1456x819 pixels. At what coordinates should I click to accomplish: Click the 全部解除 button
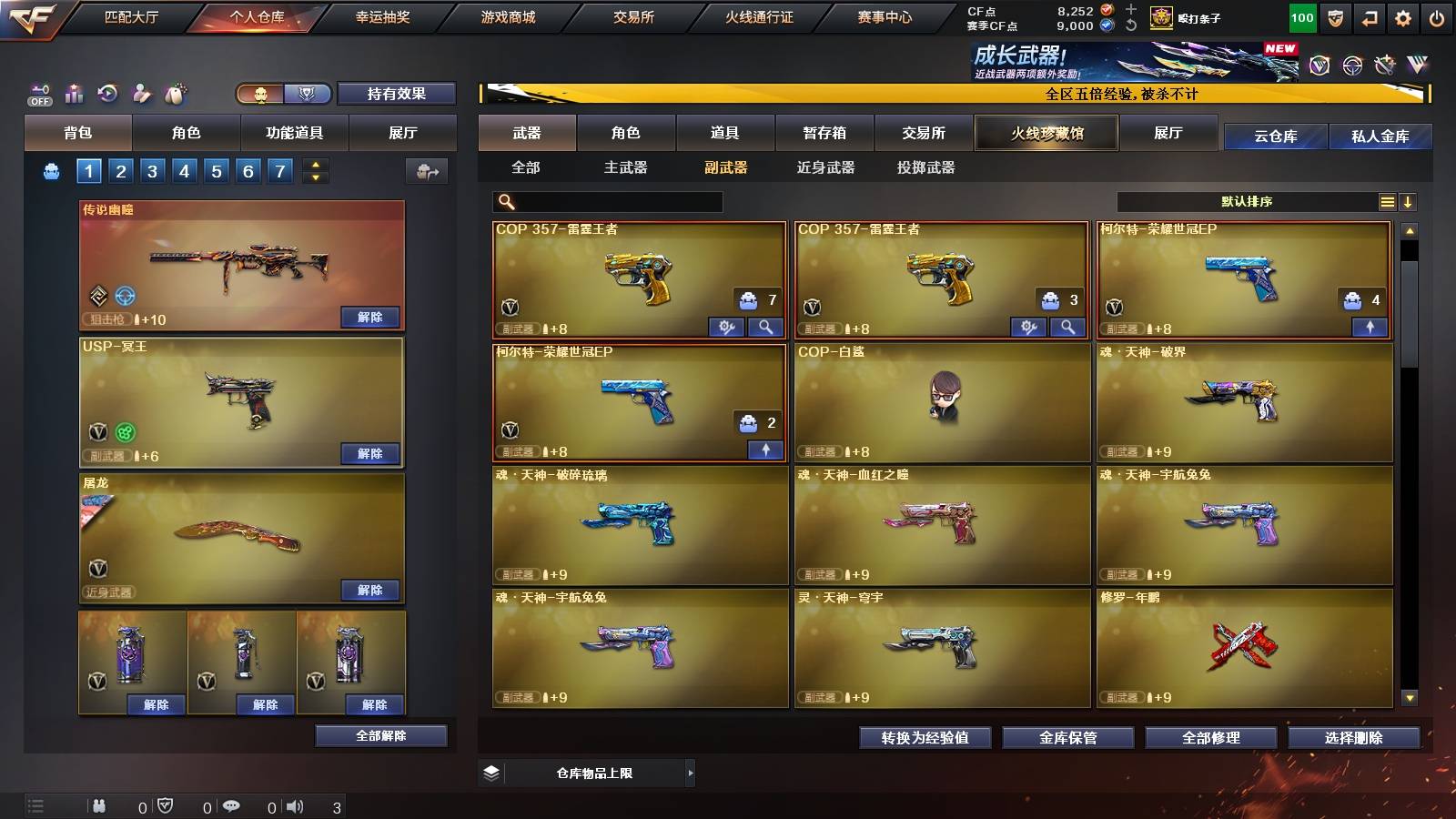pyautogui.click(x=379, y=735)
